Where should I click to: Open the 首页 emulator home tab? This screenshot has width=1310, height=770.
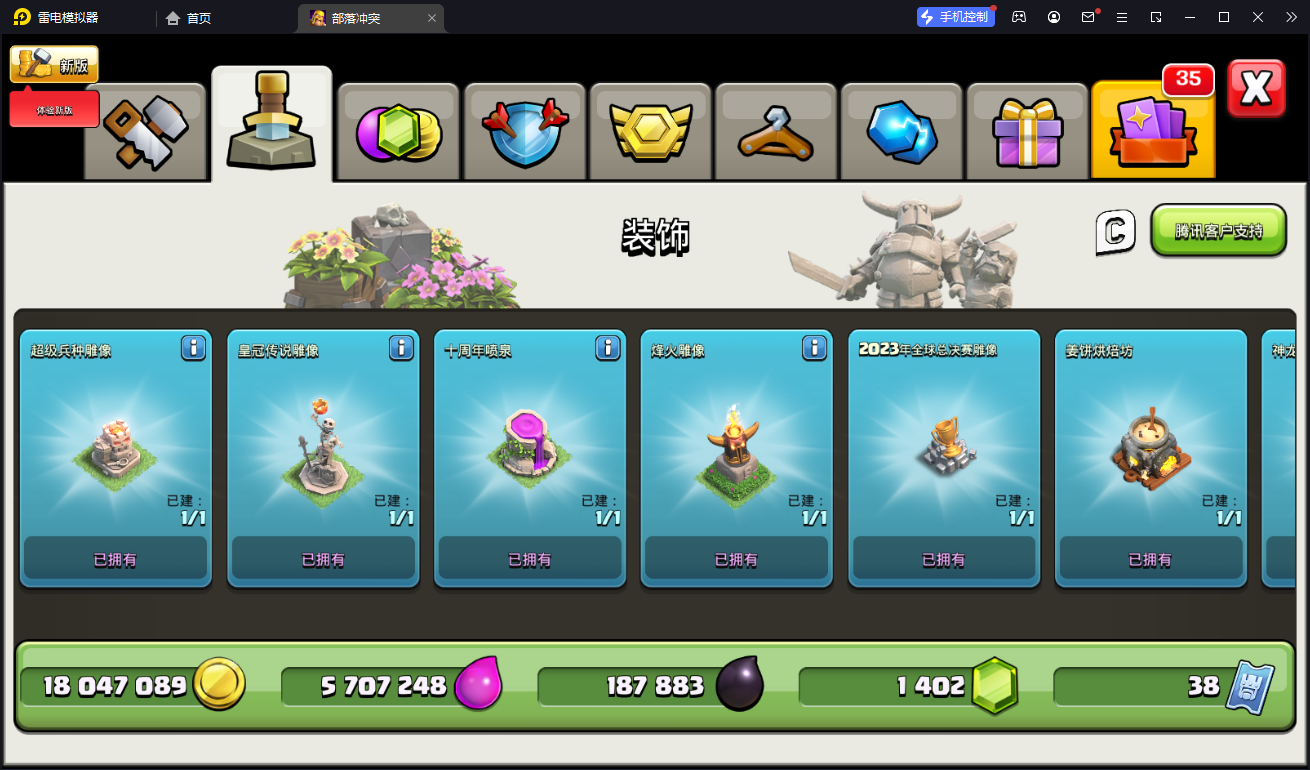point(189,18)
